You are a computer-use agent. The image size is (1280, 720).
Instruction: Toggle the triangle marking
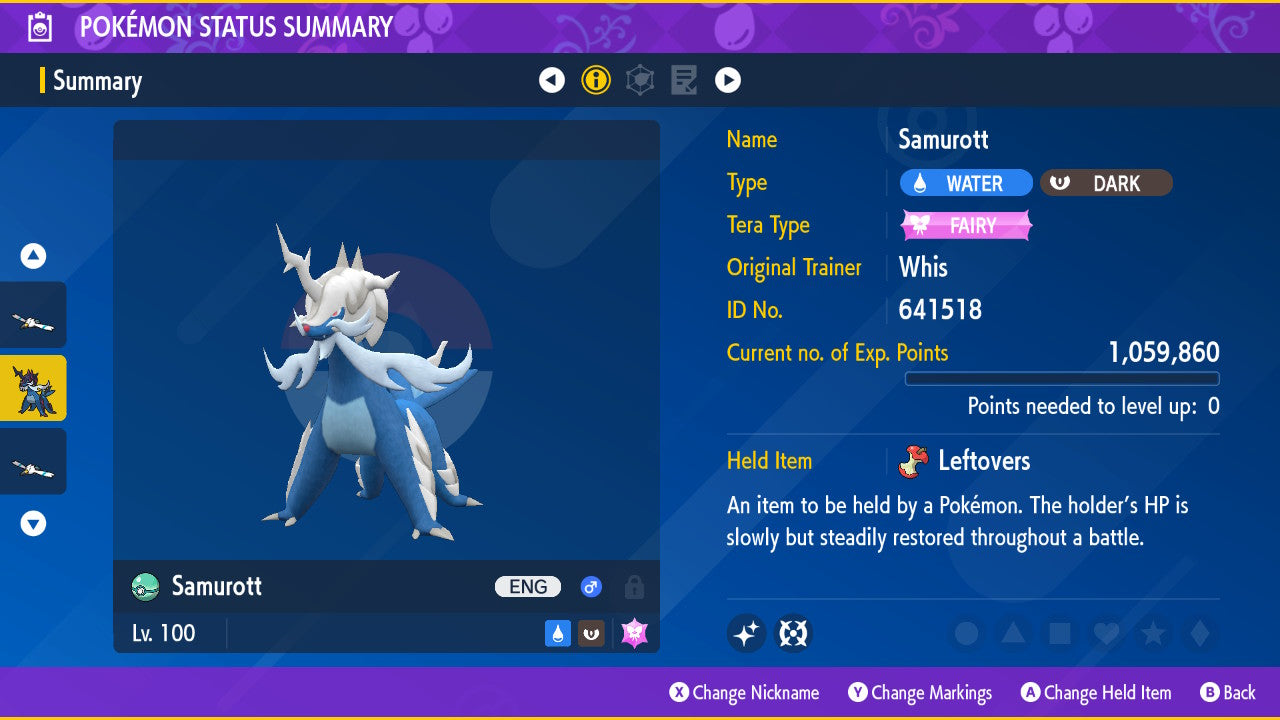pos(1013,633)
